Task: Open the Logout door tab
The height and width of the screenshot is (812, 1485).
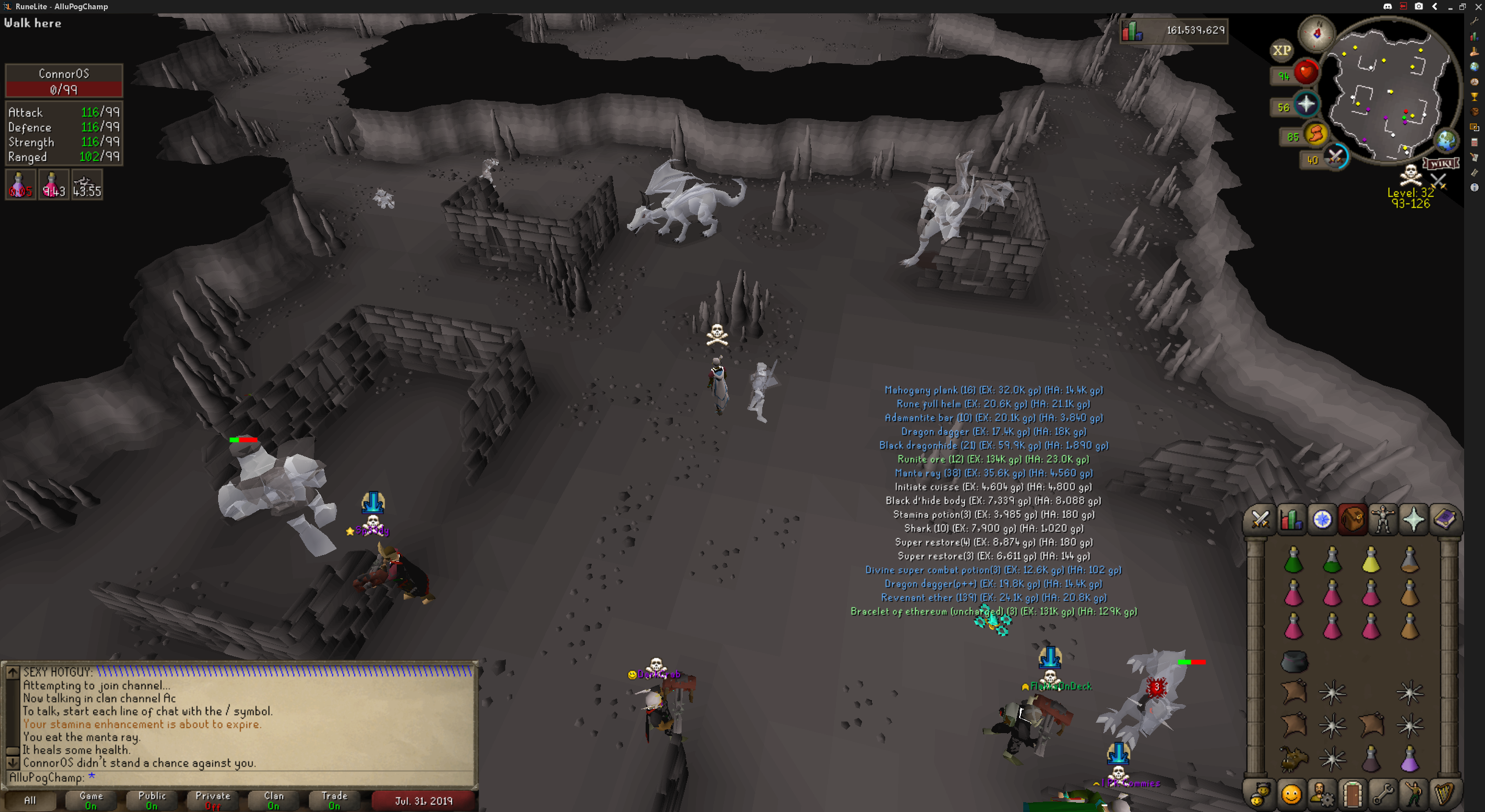Action: (x=1352, y=795)
